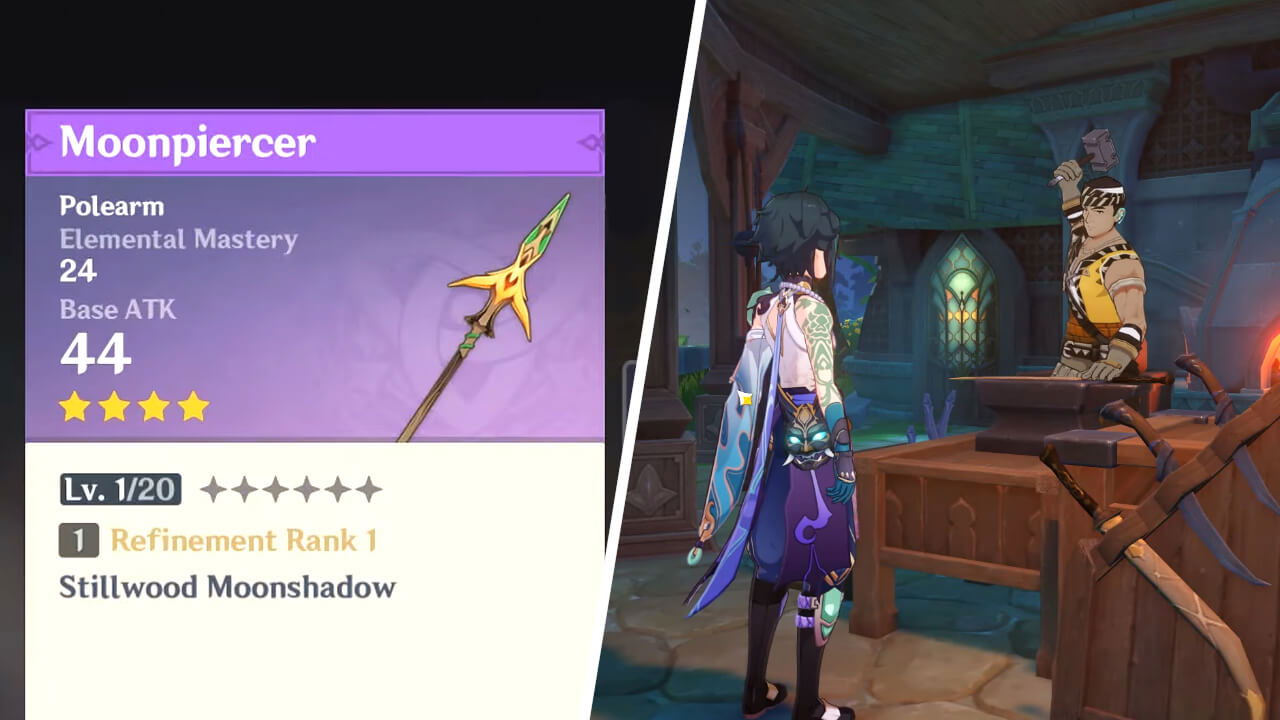Image resolution: width=1280 pixels, height=720 pixels.
Task: Click the diamond ornament right of Moonpiercer title
Action: pos(592,140)
